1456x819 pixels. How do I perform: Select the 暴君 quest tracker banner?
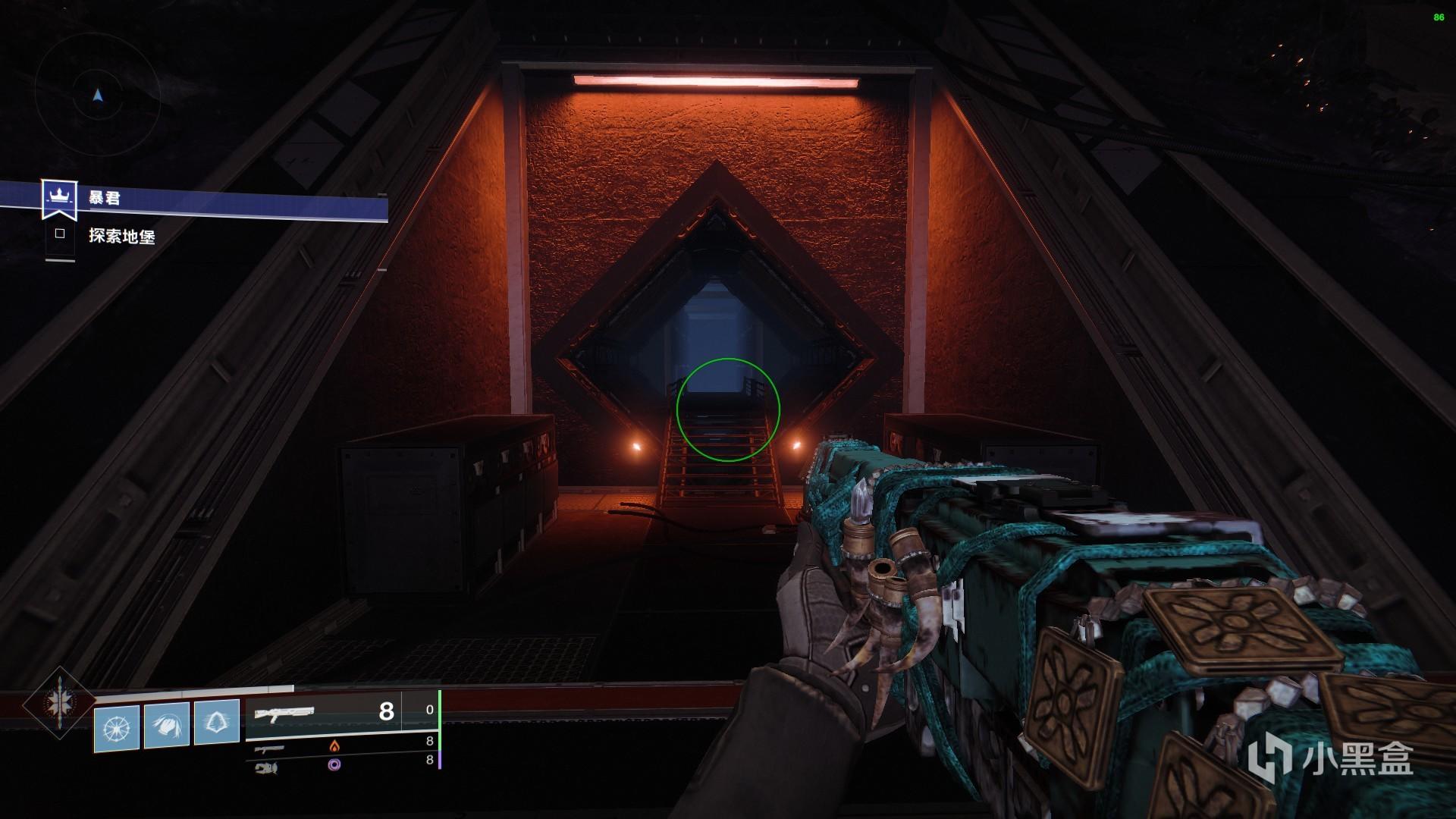[212, 199]
